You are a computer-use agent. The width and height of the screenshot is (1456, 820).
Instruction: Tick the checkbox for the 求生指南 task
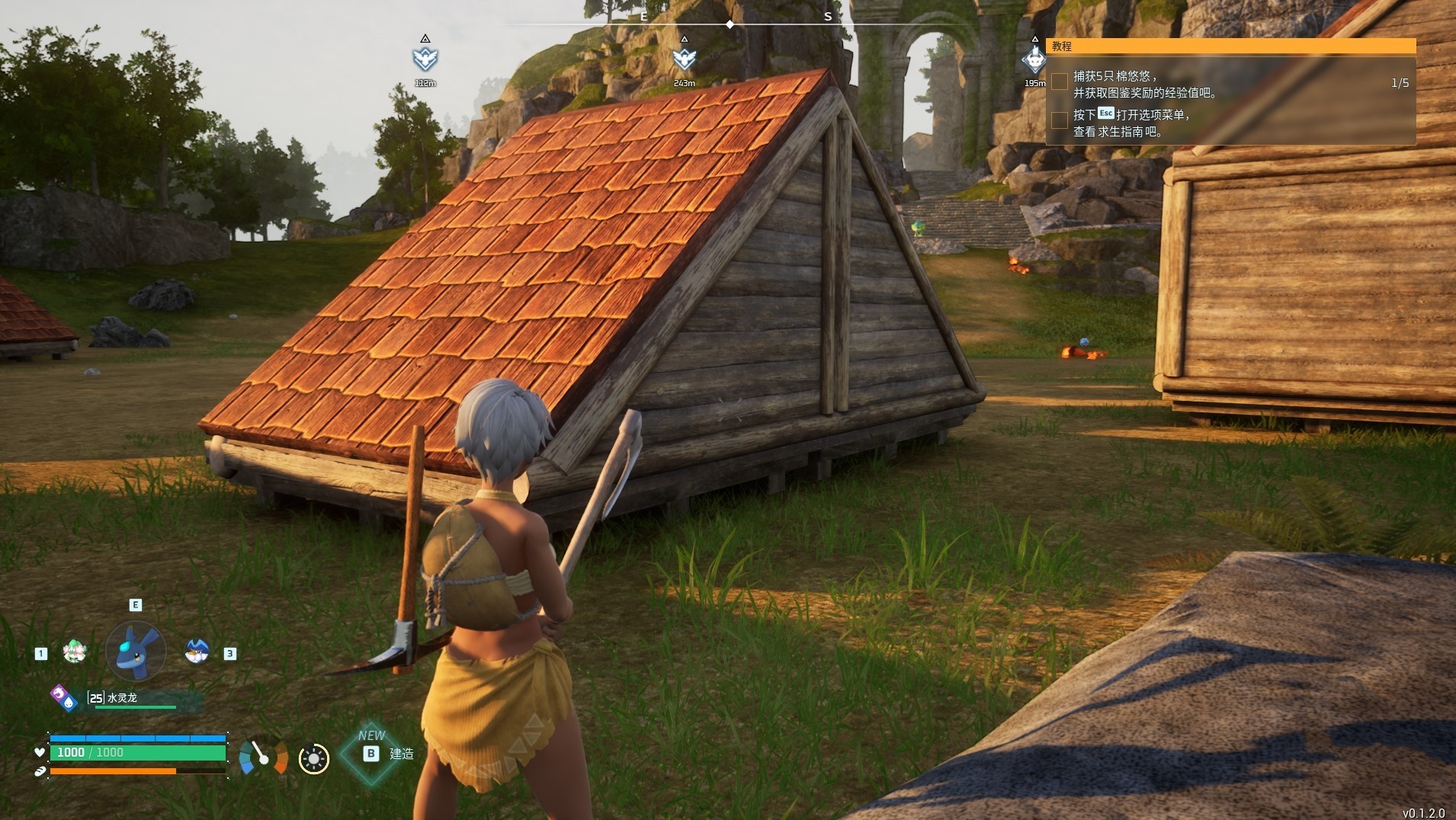1060,120
